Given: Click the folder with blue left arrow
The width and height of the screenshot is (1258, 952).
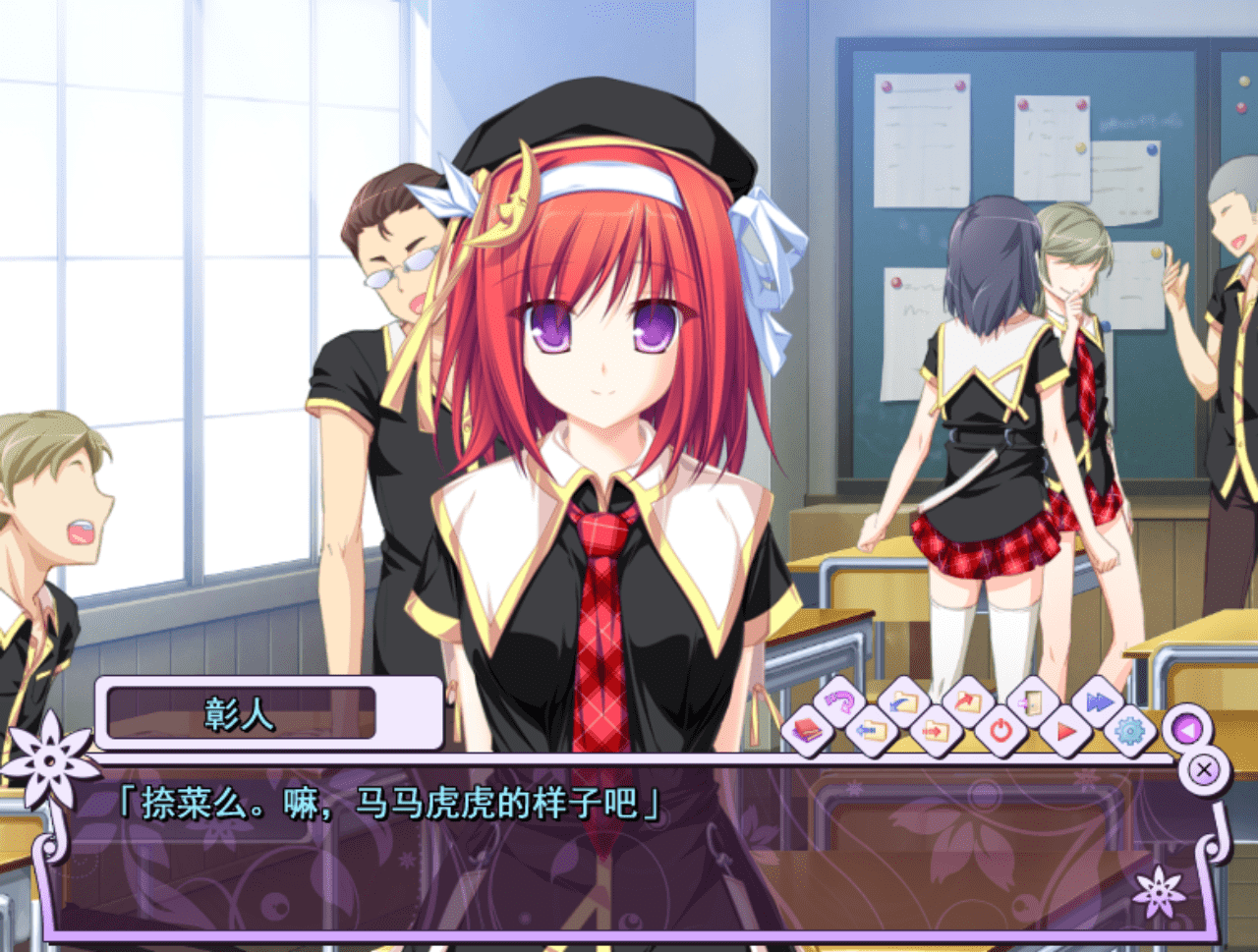Looking at the screenshot, I should click(x=871, y=731).
